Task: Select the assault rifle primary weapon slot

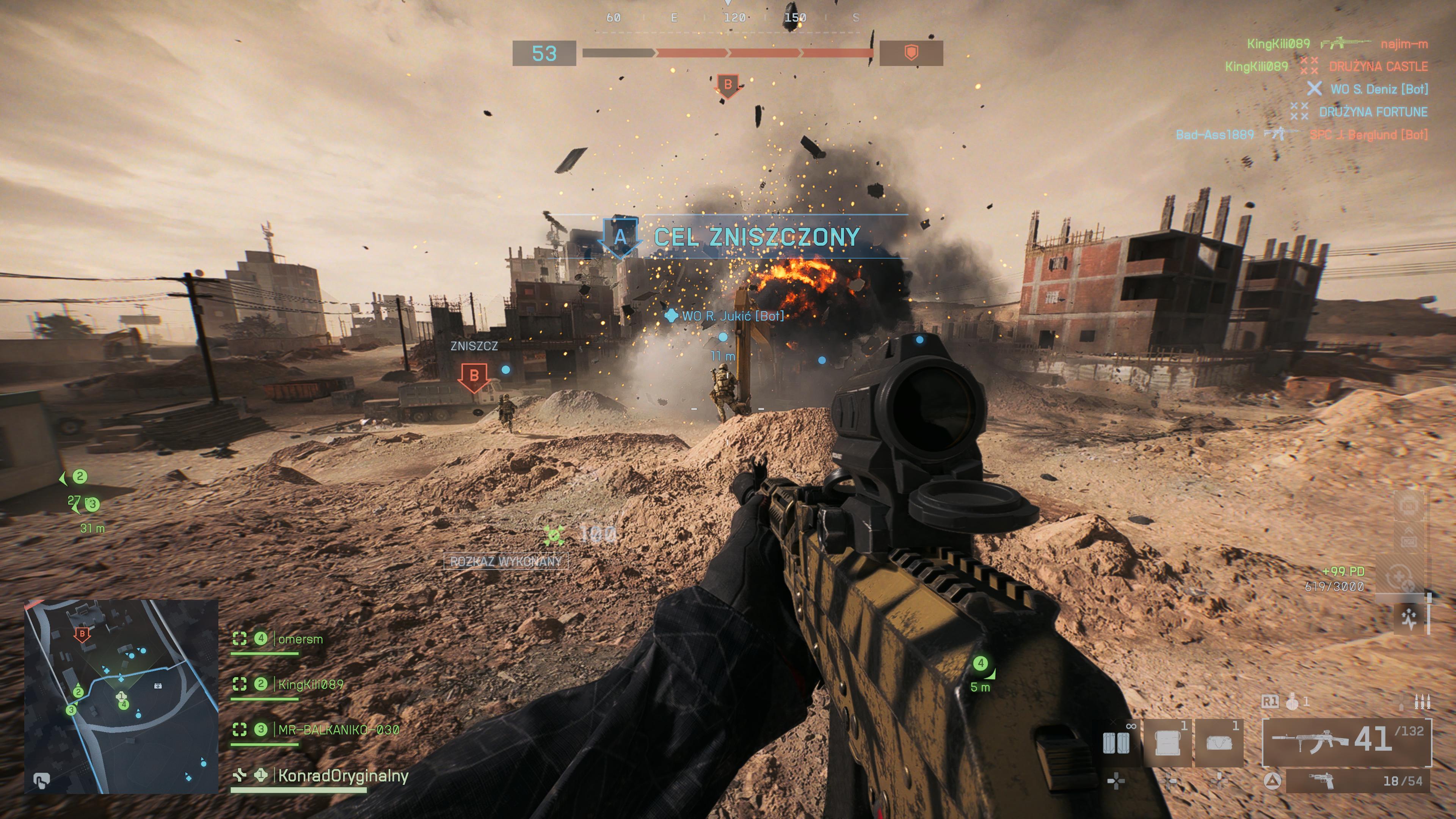Action: 1346,741
